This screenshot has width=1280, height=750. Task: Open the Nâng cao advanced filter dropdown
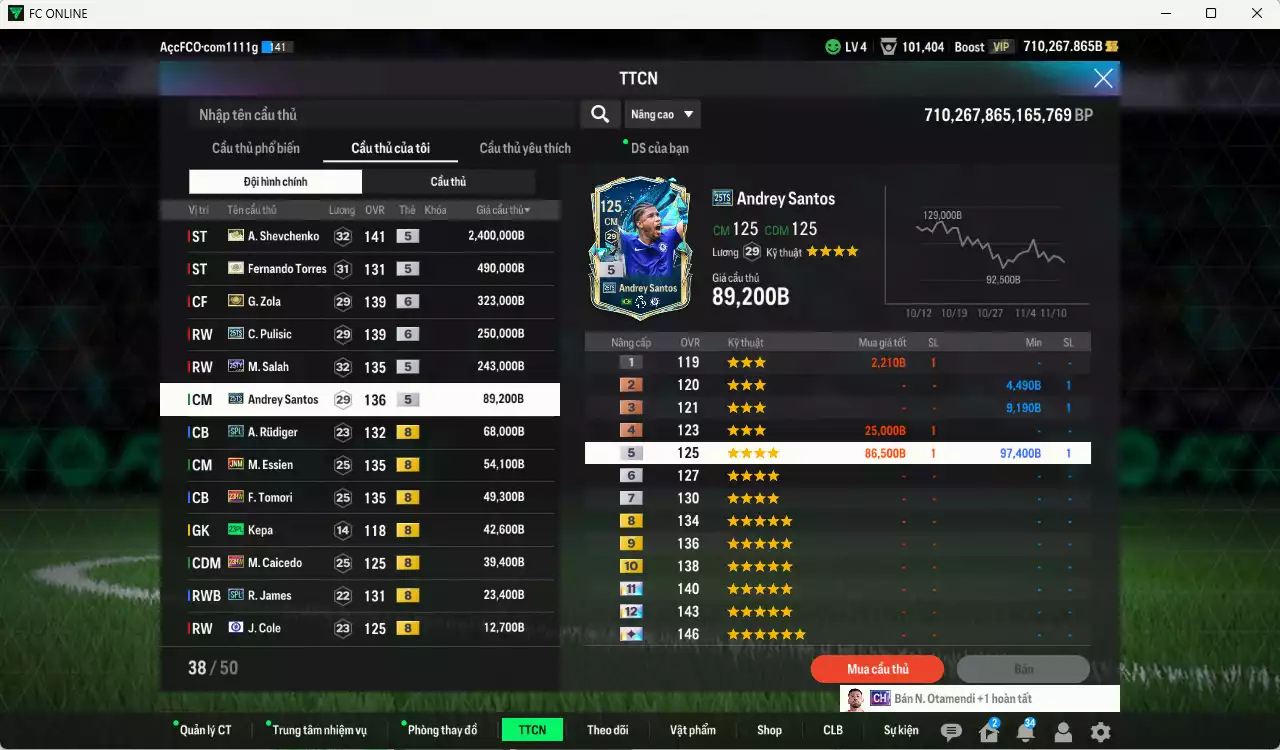pos(662,114)
